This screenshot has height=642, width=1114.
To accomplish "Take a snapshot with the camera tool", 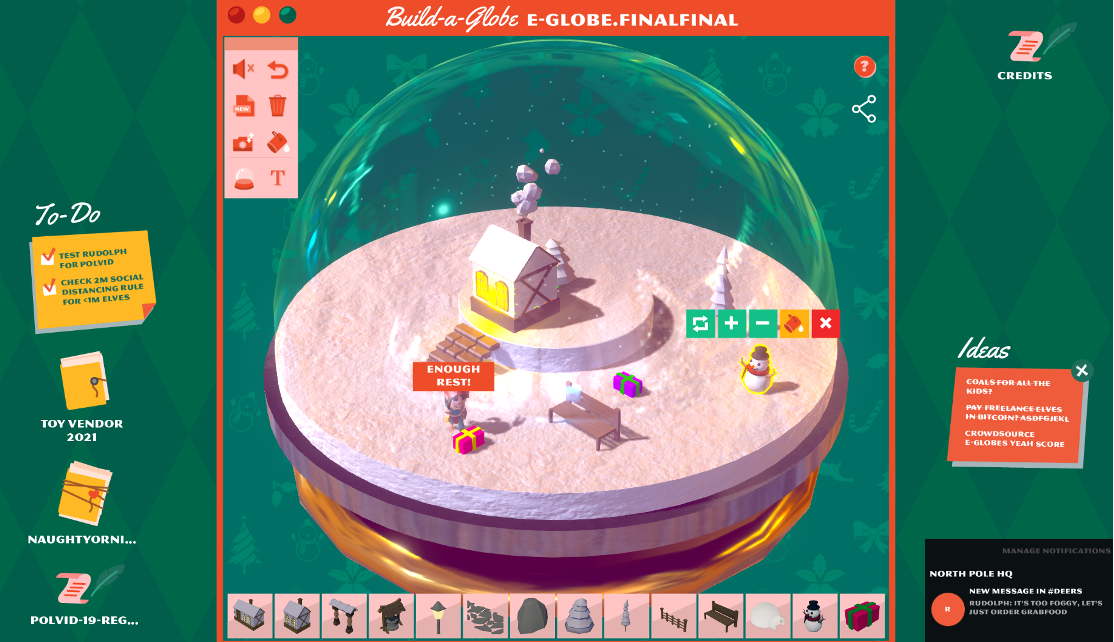I will point(243,143).
